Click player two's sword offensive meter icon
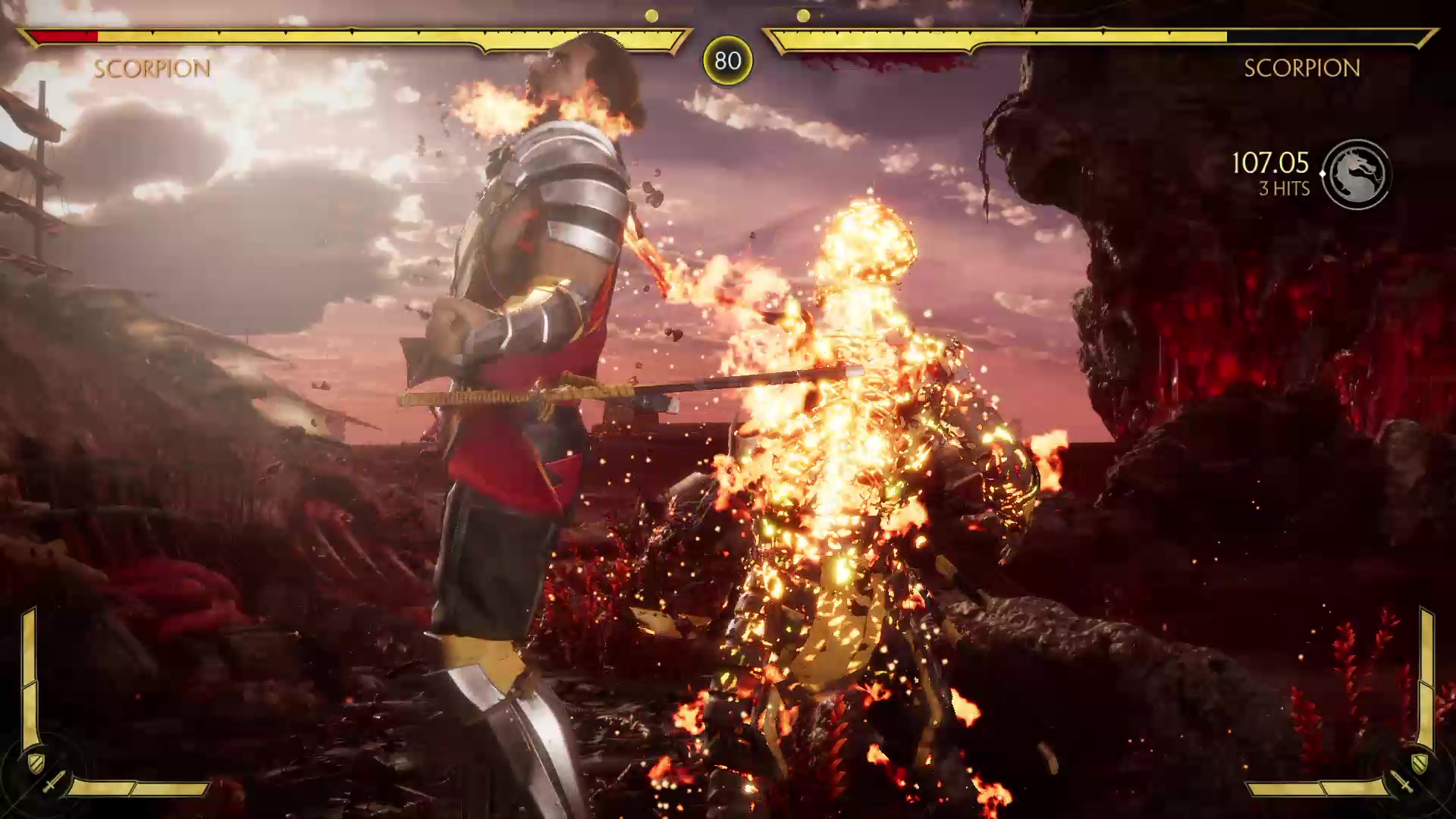 point(1402,782)
